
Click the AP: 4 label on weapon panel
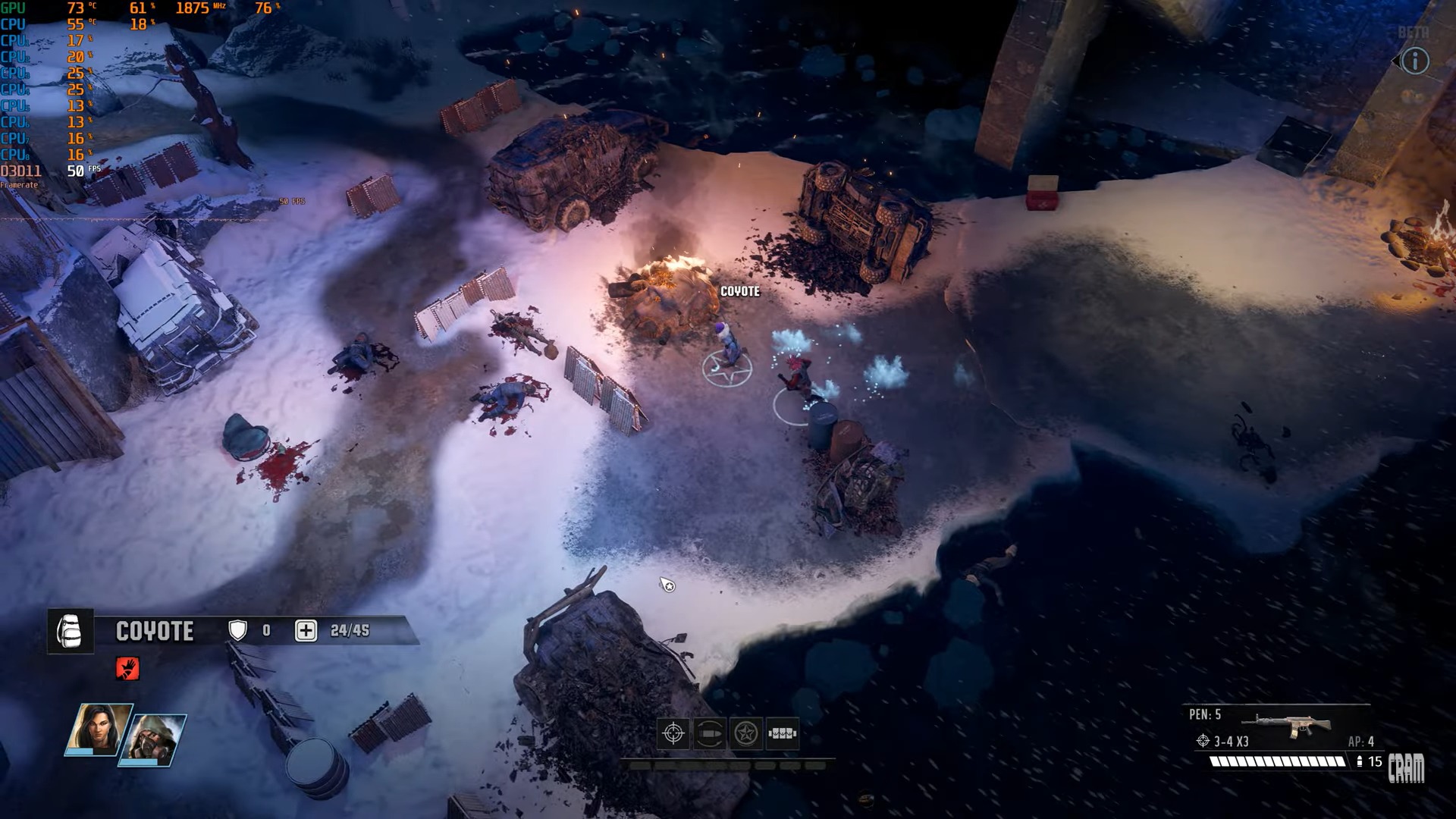click(x=1361, y=742)
